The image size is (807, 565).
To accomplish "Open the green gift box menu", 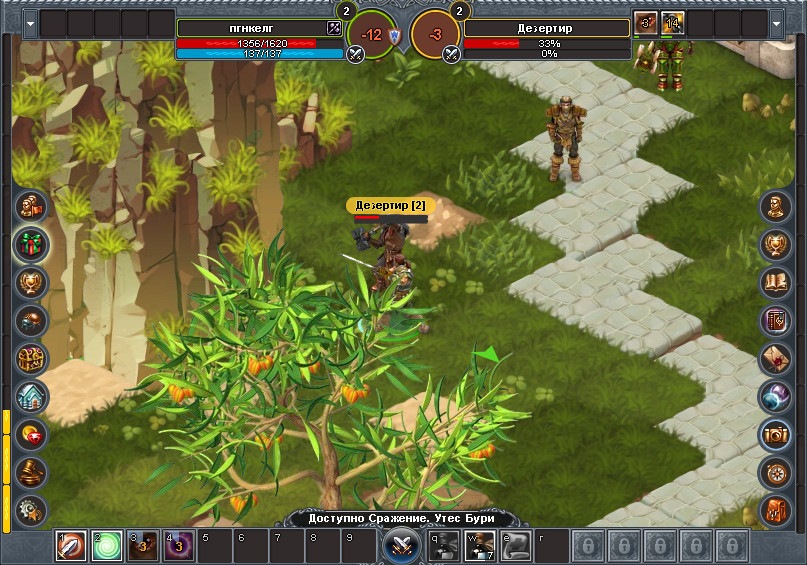I will point(32,245).
